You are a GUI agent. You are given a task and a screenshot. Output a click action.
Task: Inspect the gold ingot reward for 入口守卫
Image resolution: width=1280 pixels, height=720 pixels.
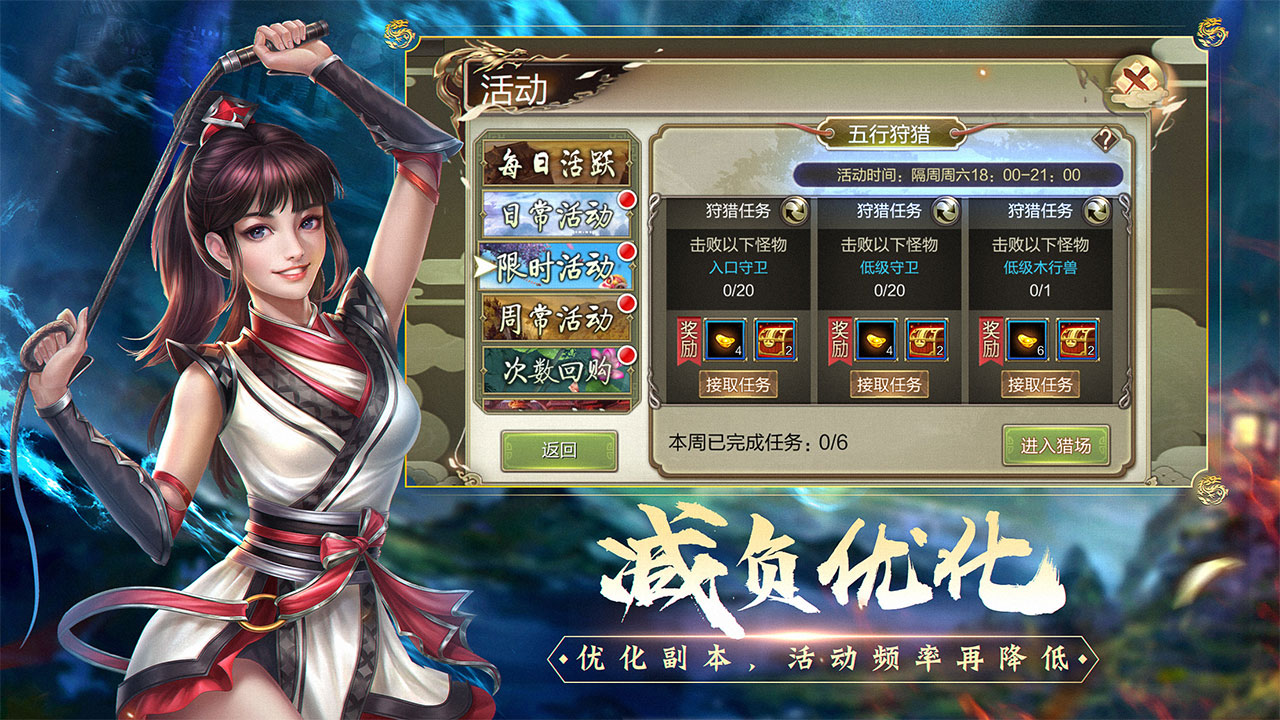point(725,340)
